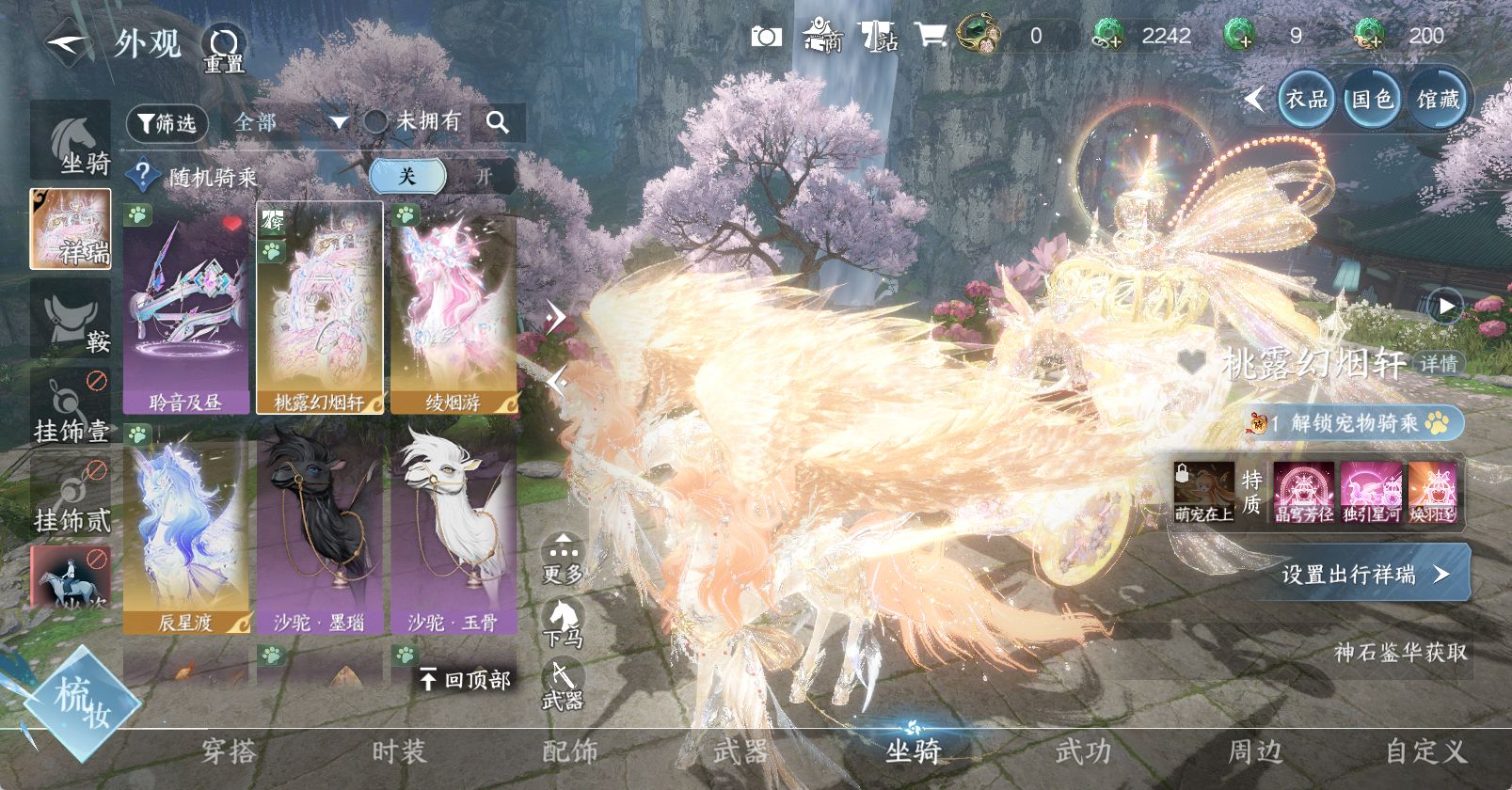The width and height of the screenshot is (1512, 790).
Task: Open the 武器 bottom tab
Action: click(x=740, y=751)
